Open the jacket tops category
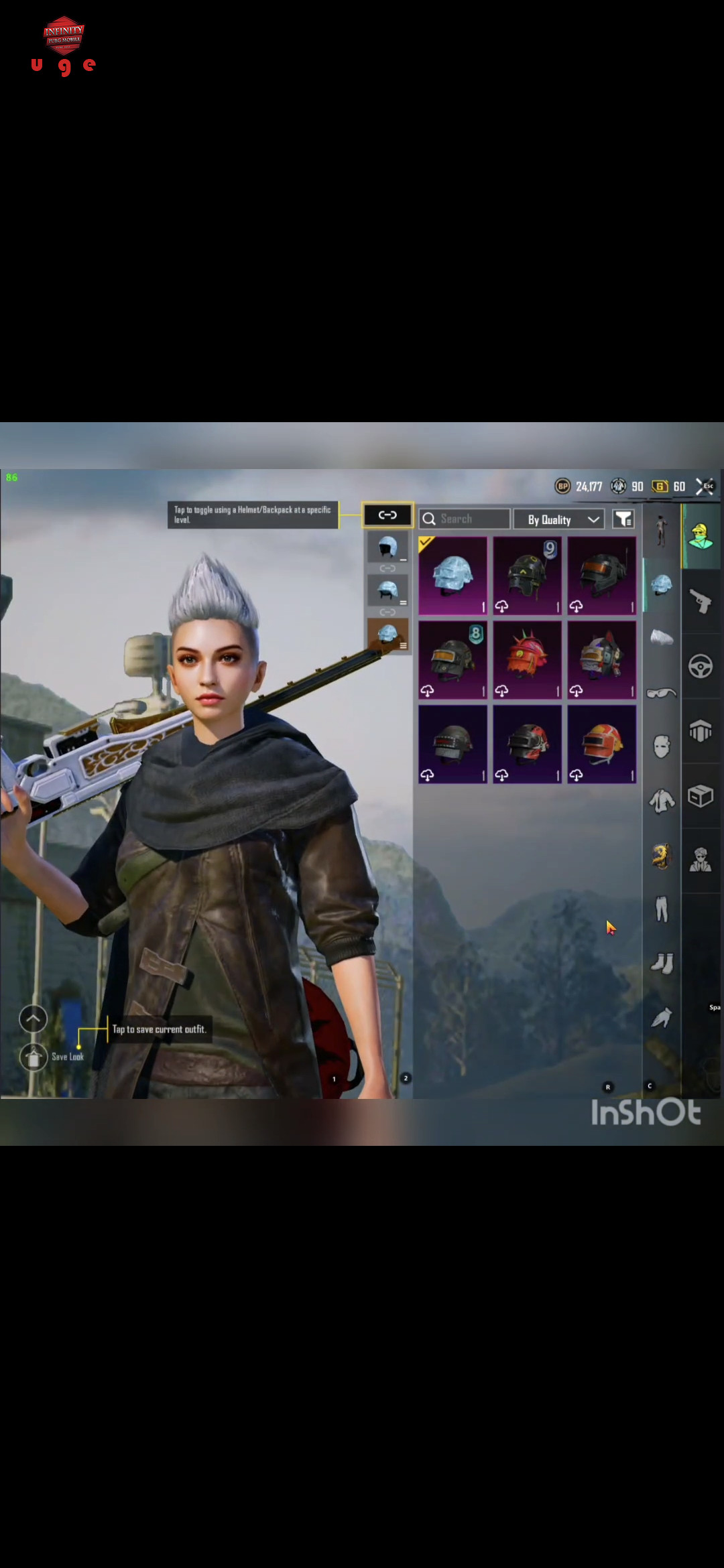The image size is (724, 1568). tap(662, 801)
